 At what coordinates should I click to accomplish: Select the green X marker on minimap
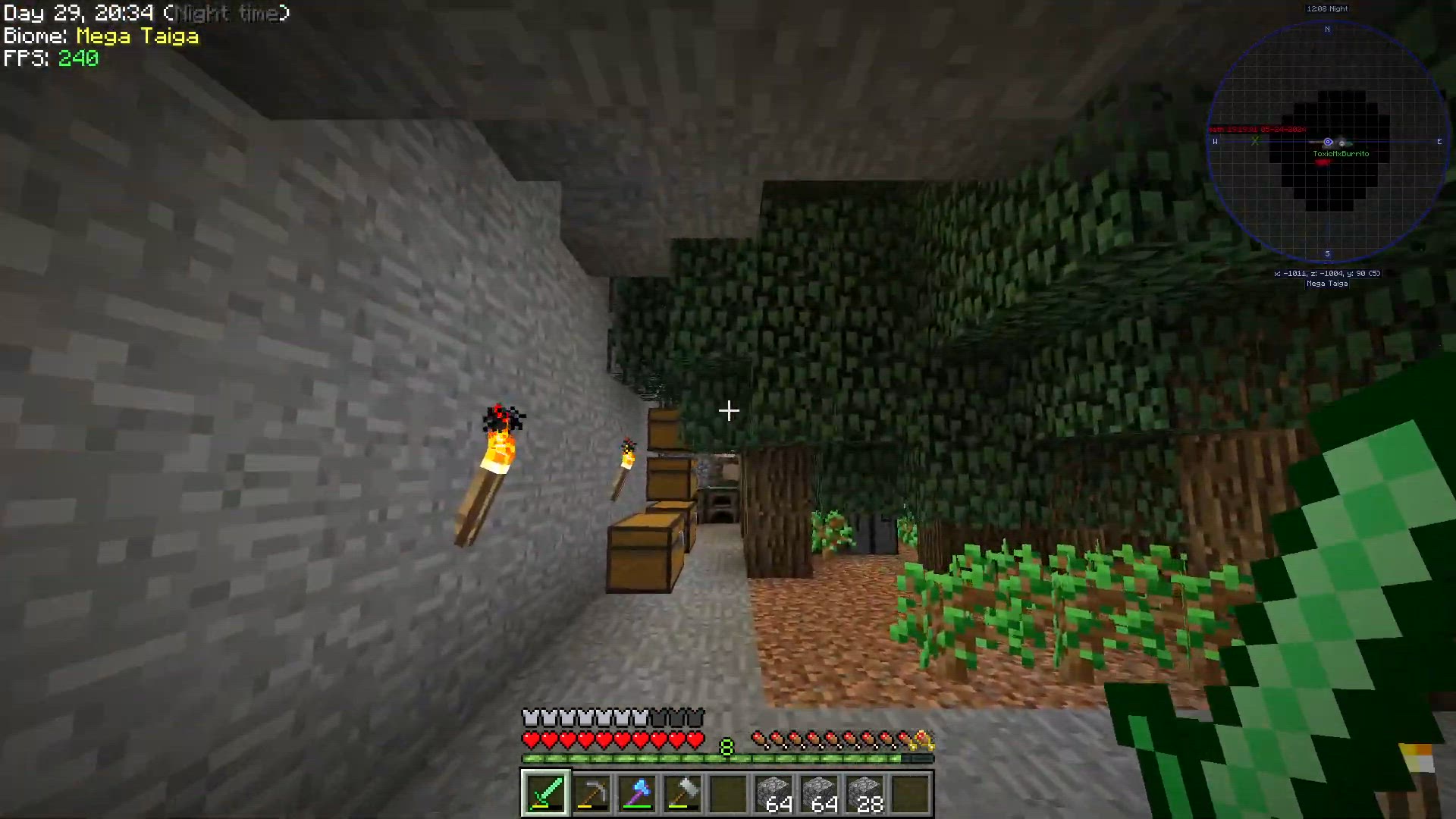pos(1255,141)
